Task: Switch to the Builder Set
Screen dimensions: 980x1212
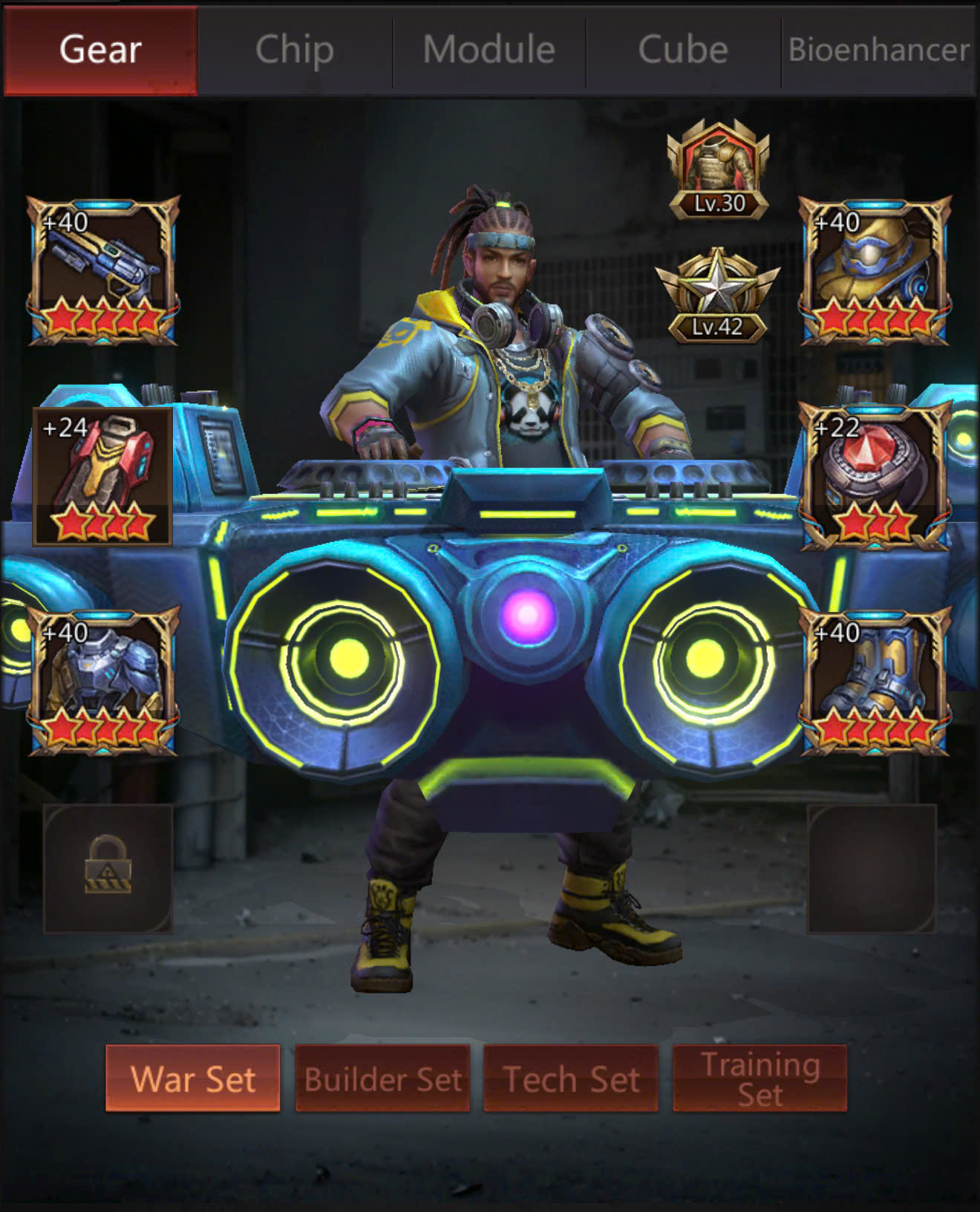Action: tap(382, 1078)
